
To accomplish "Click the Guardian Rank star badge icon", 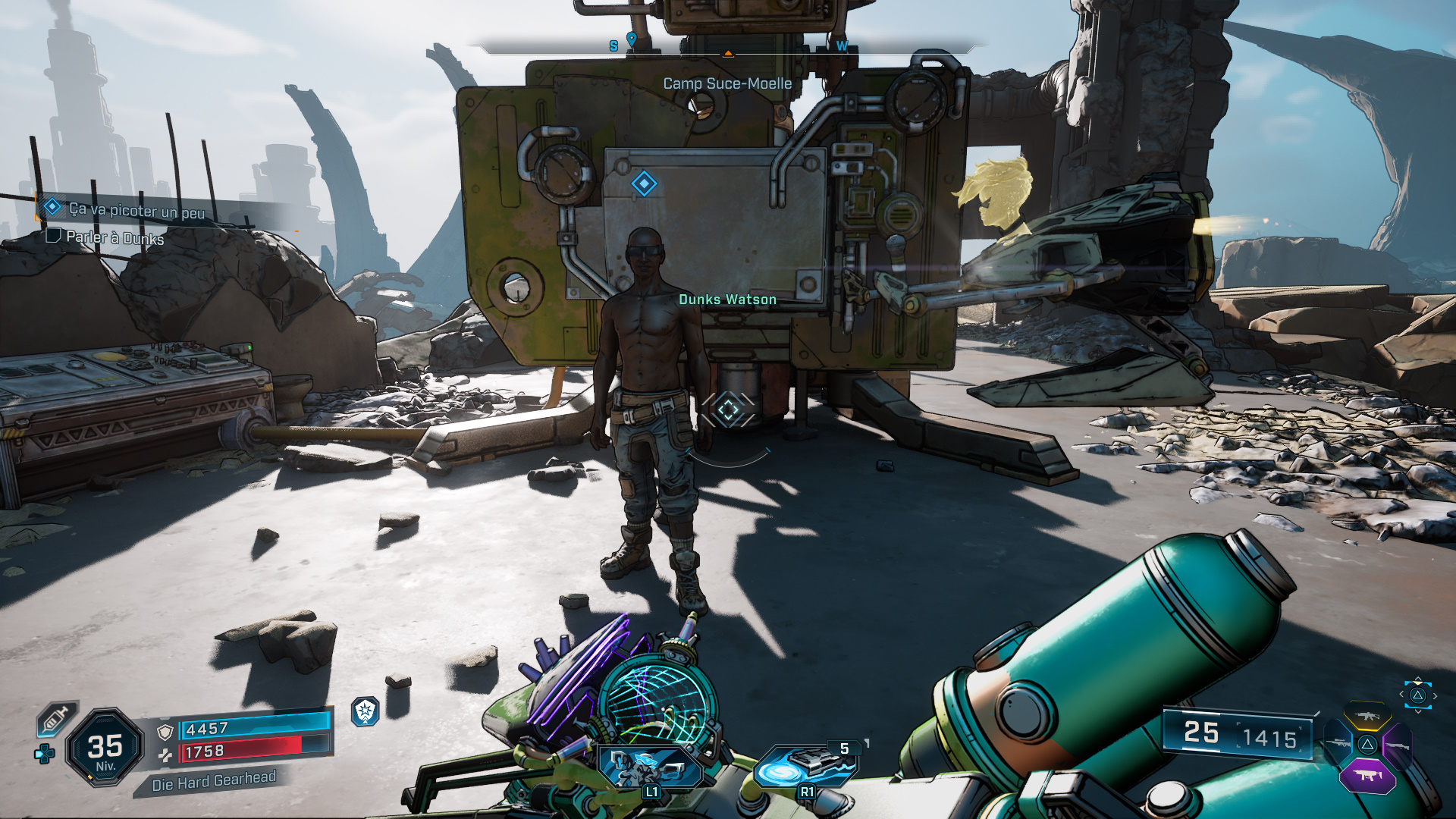I will tap(365, 712).
